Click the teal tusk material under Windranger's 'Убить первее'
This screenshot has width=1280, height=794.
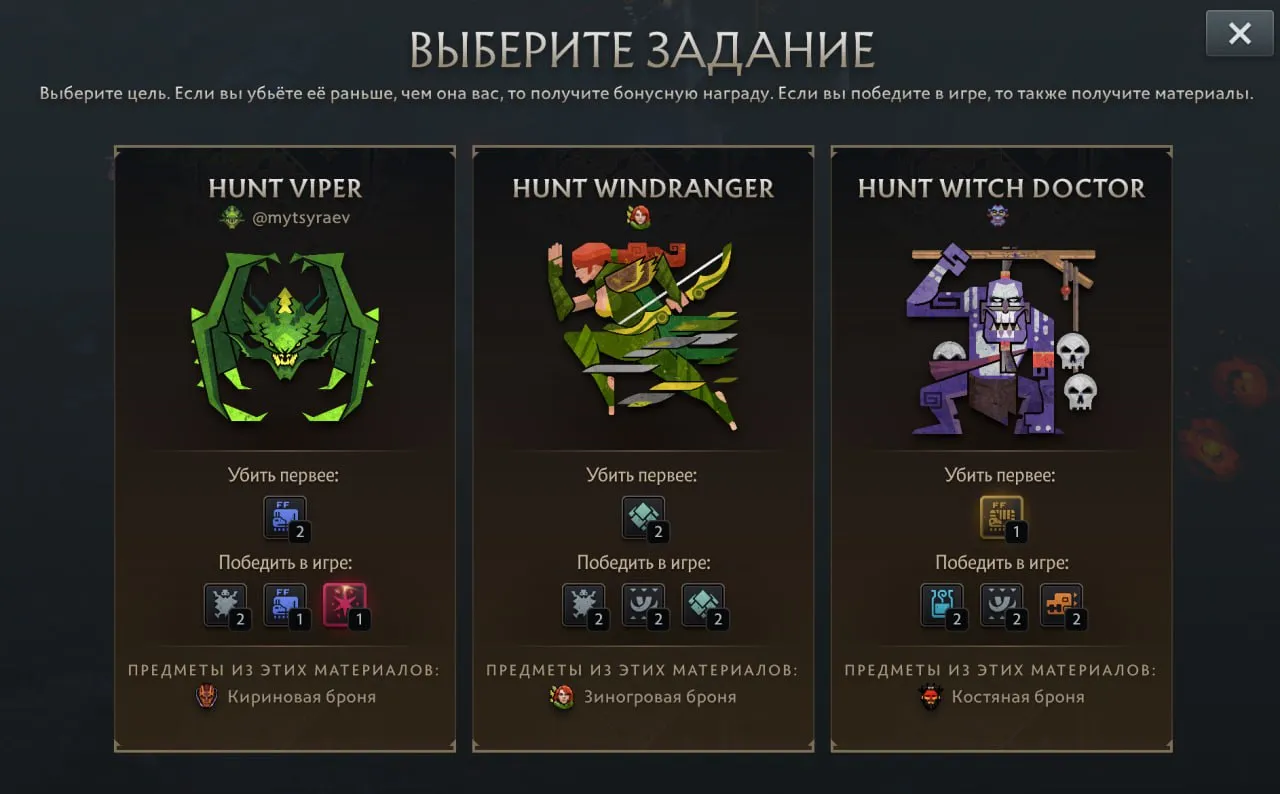643,517
